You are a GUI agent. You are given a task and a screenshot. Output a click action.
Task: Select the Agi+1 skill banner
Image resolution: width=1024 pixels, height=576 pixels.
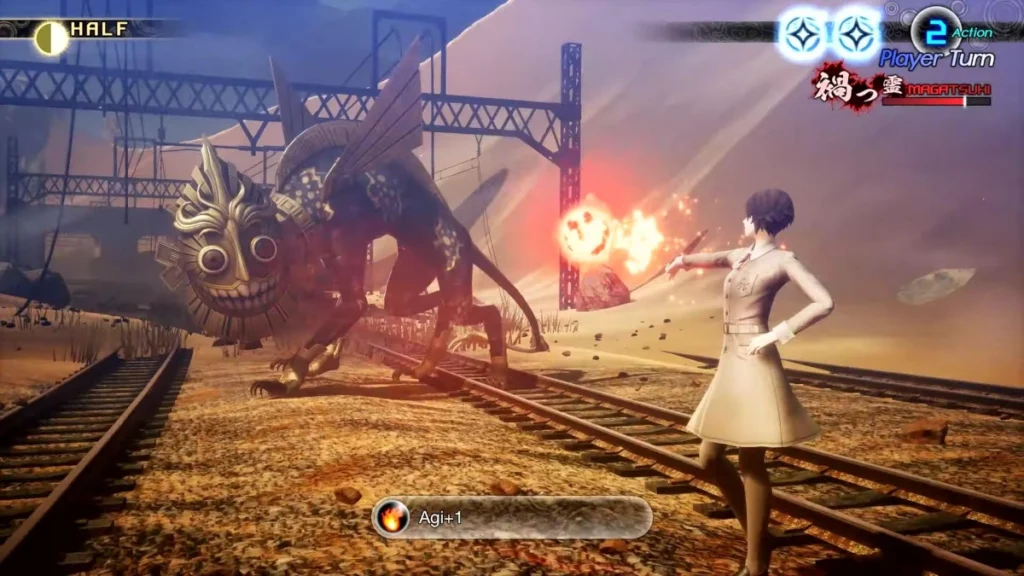512,518
